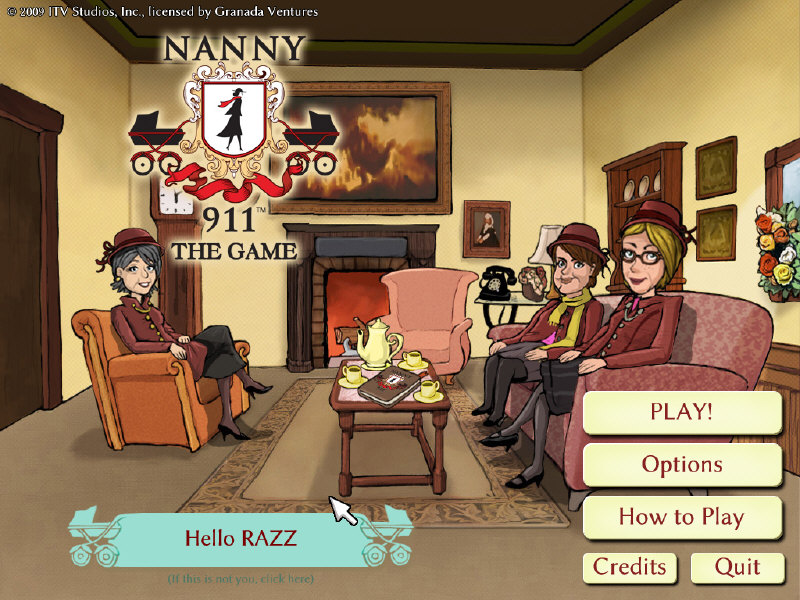View the Credits screen

pyautogui.click(x=629, y=567)
